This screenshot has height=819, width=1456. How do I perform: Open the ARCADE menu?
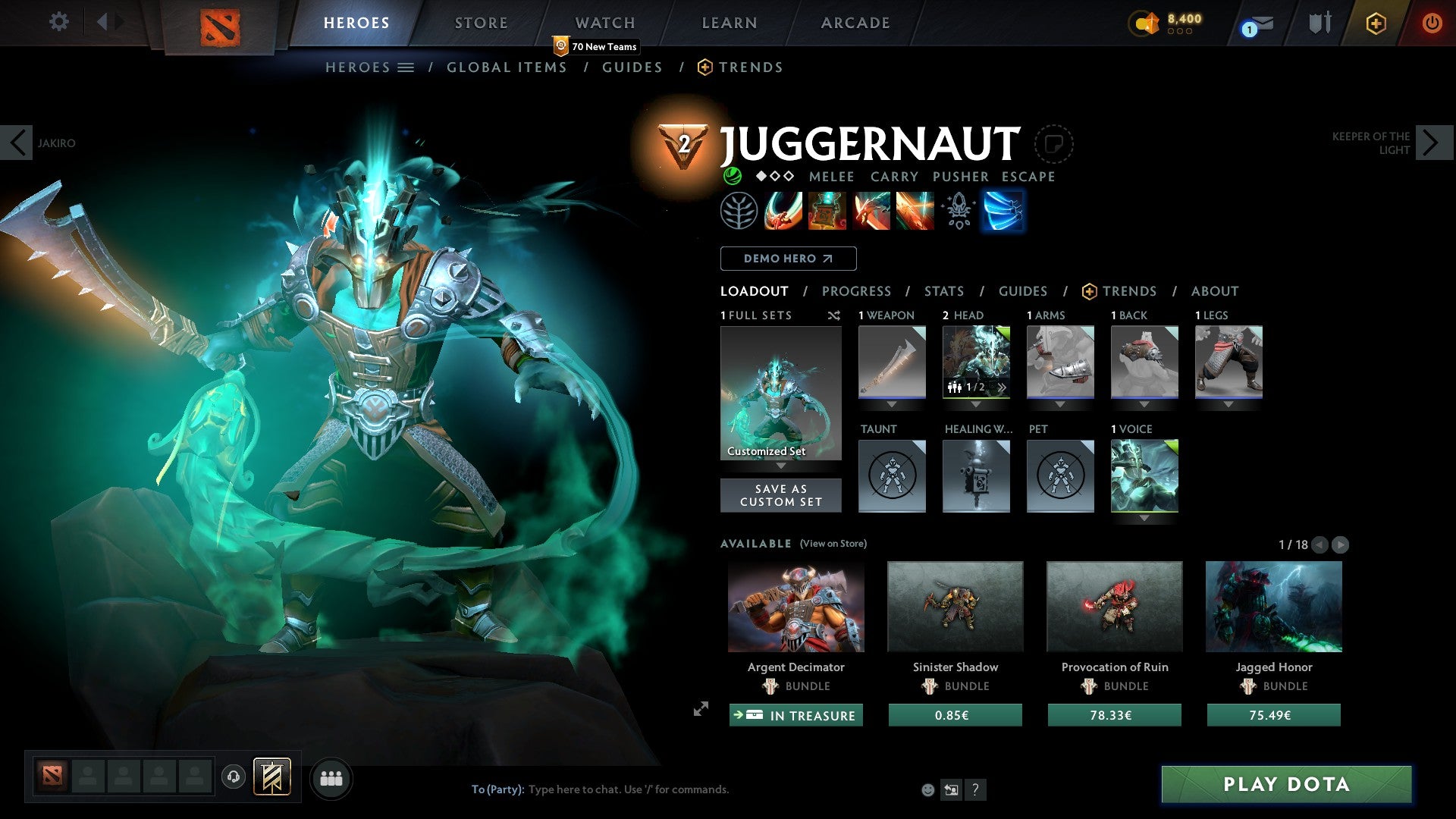tap(855, 23)
